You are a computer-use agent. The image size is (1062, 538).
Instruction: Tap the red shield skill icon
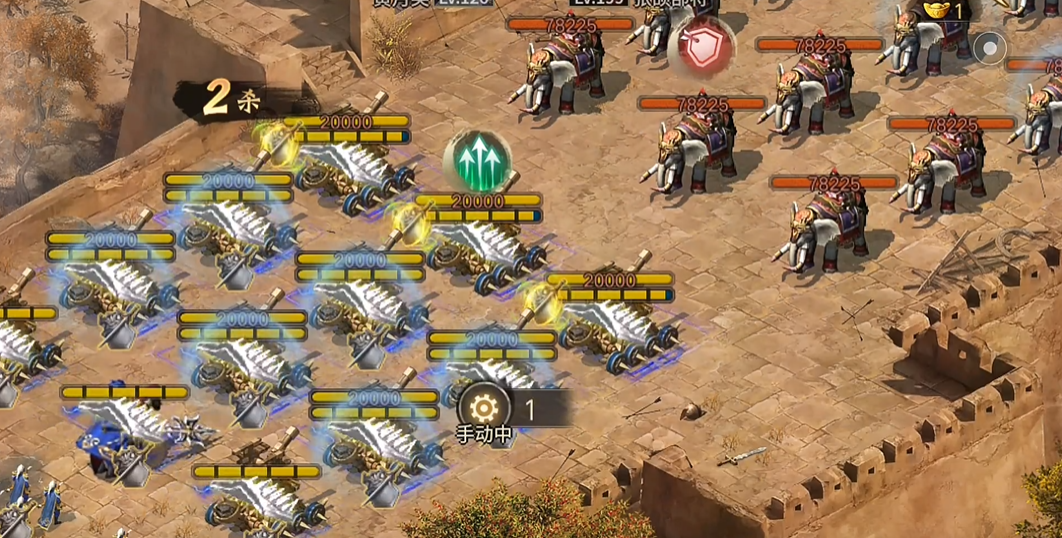tap(701, 47)
